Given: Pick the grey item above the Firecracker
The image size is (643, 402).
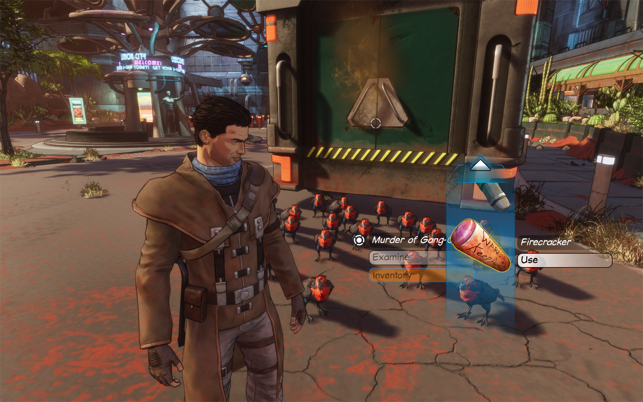Looking at the screenshot, I should (491, 190).
